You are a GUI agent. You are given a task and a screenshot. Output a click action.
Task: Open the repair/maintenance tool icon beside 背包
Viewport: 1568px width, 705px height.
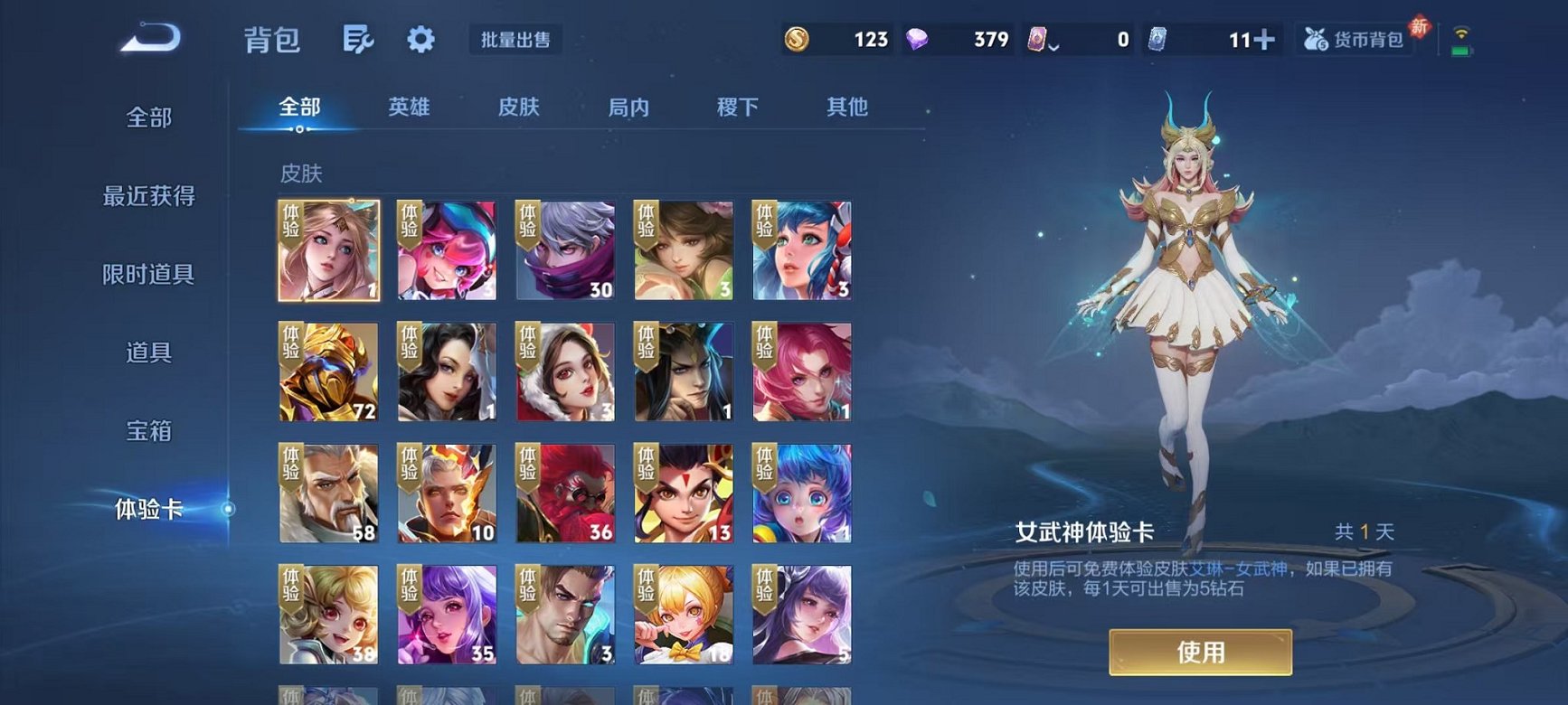pyautogui.click(x=358, y=39)
